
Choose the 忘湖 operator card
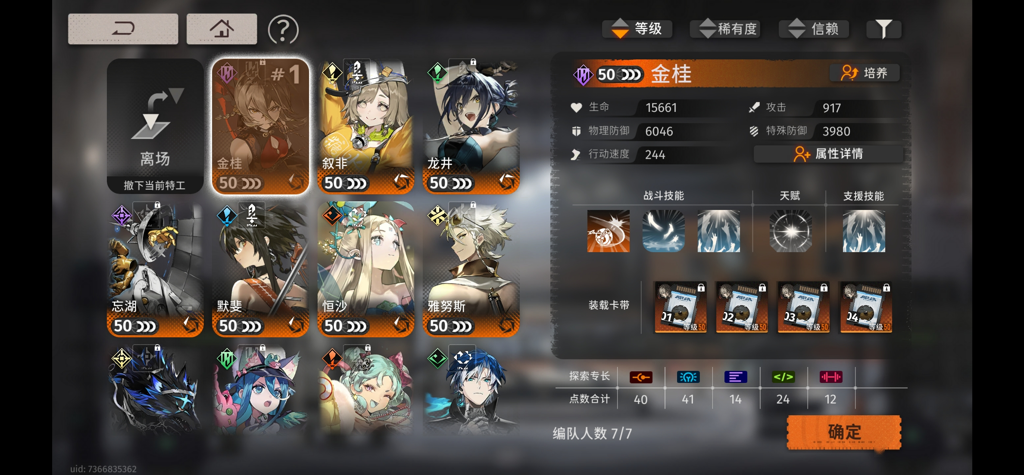155,270
